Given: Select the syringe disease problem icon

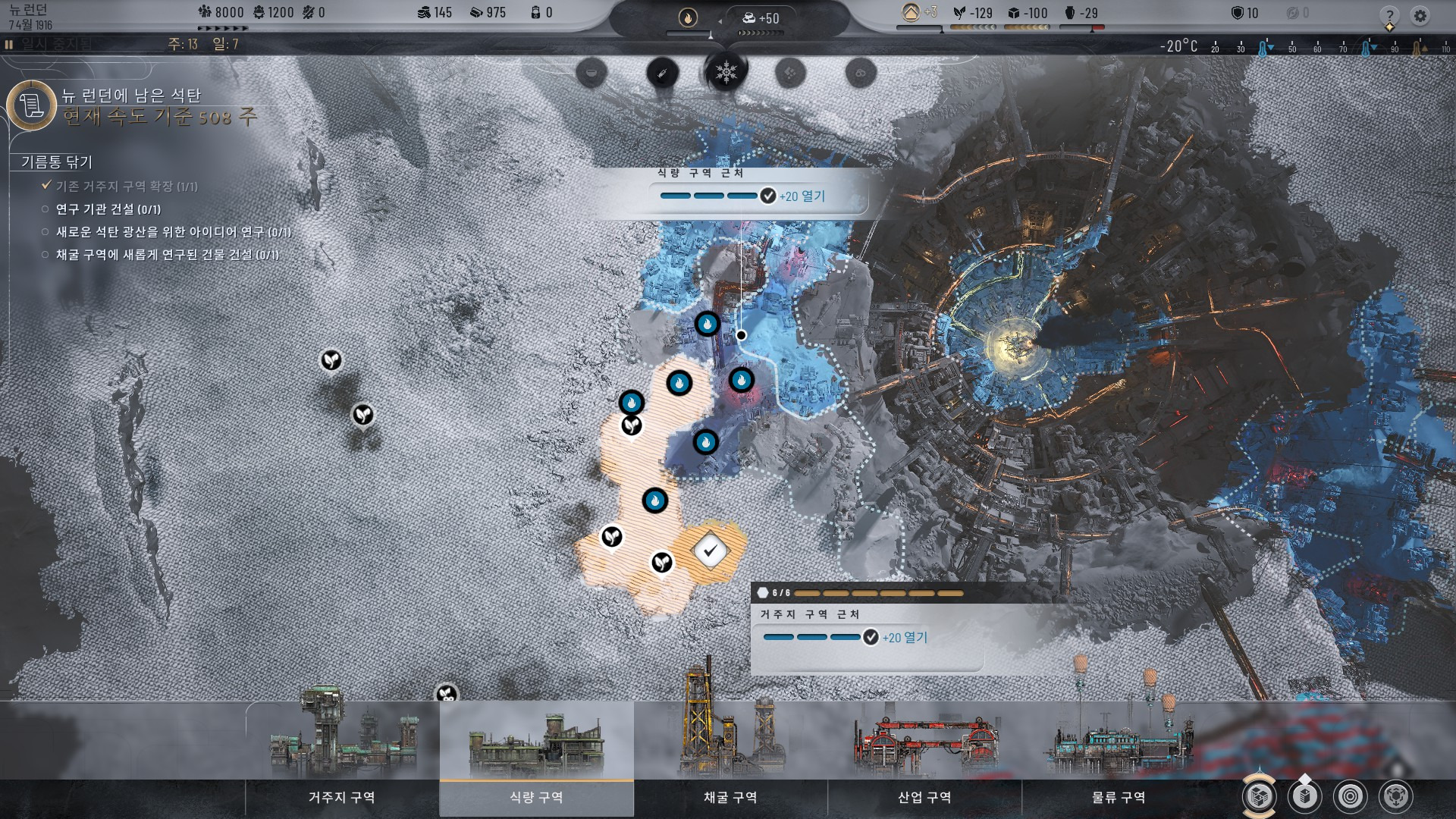Looking at the screenshot, I should [662, 74].
